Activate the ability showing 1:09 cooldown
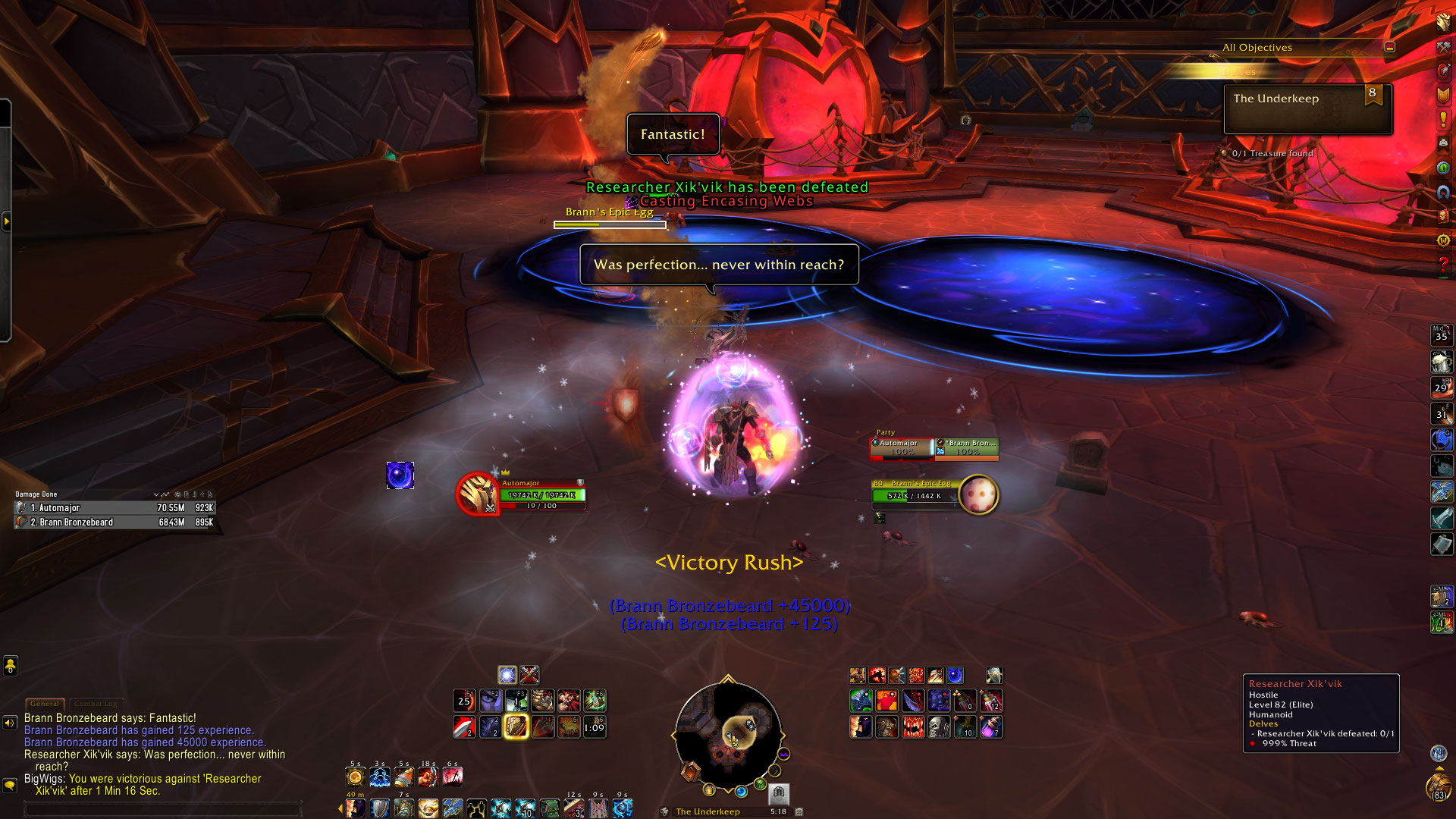The height and width of the screenshot is (819, 1456). click(x=594, y=727)
